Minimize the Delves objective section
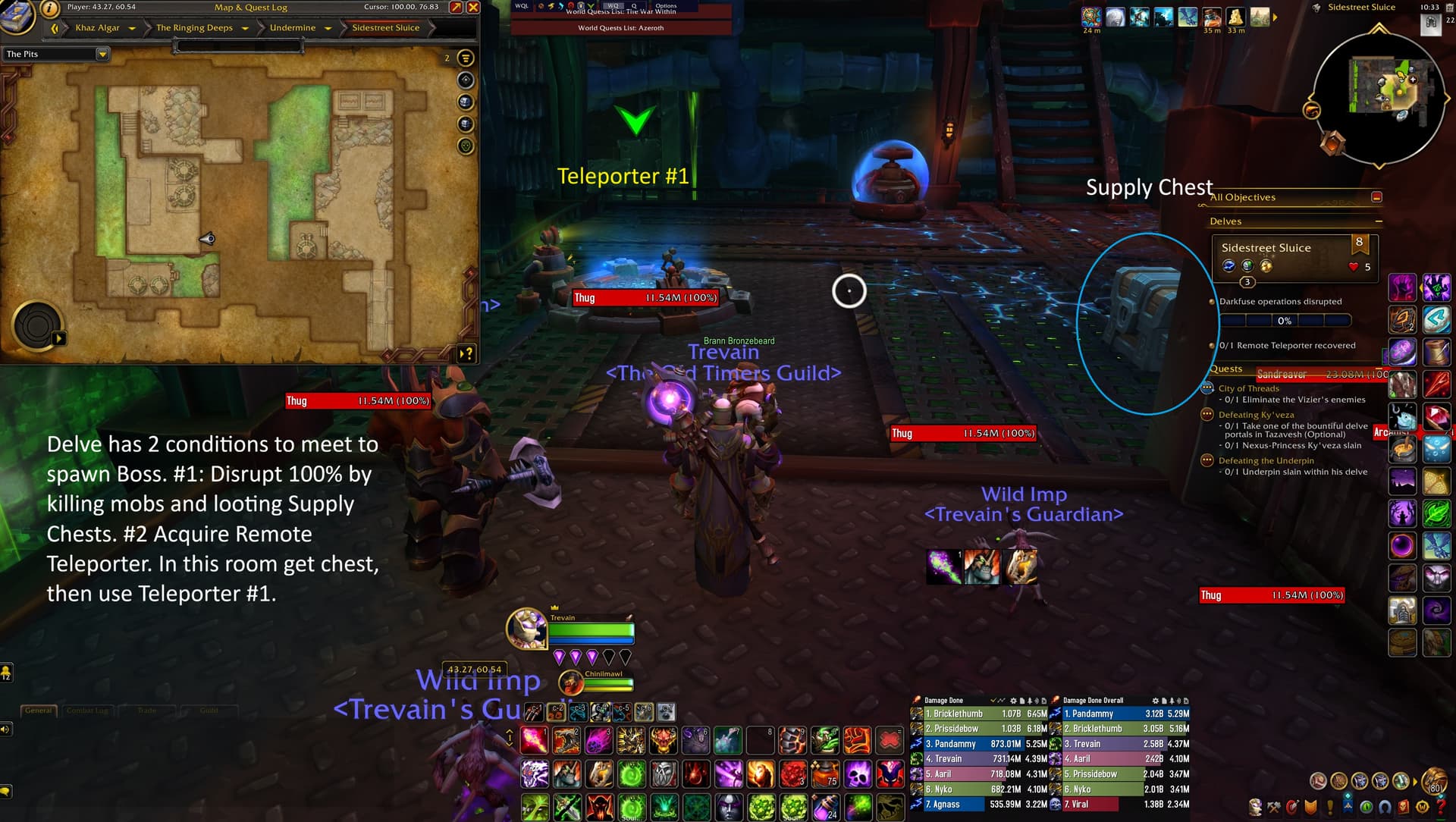 tap(1378, 221)
